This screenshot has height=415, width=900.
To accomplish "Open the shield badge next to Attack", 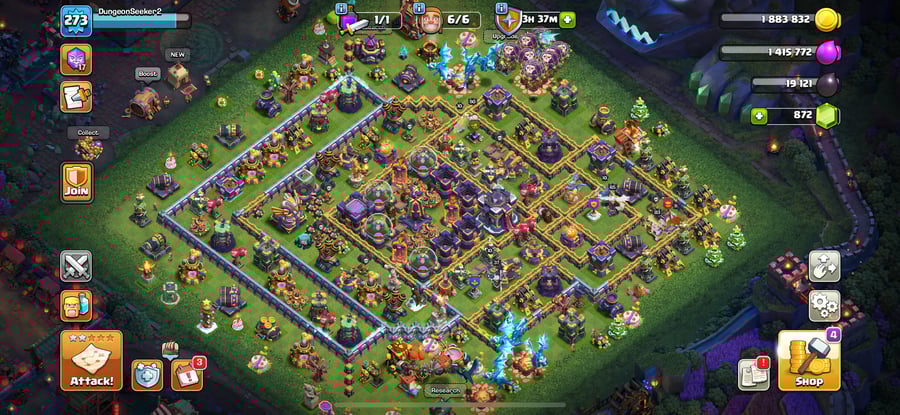I will tap(146, 374).
